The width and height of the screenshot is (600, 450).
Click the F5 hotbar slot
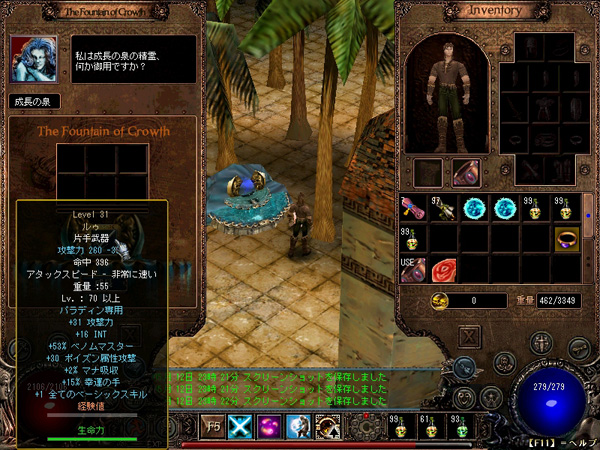[213, 425]
